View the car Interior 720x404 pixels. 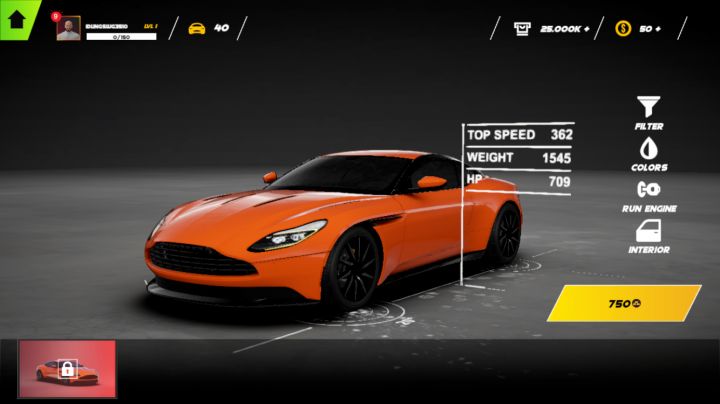tap(649, 235)
